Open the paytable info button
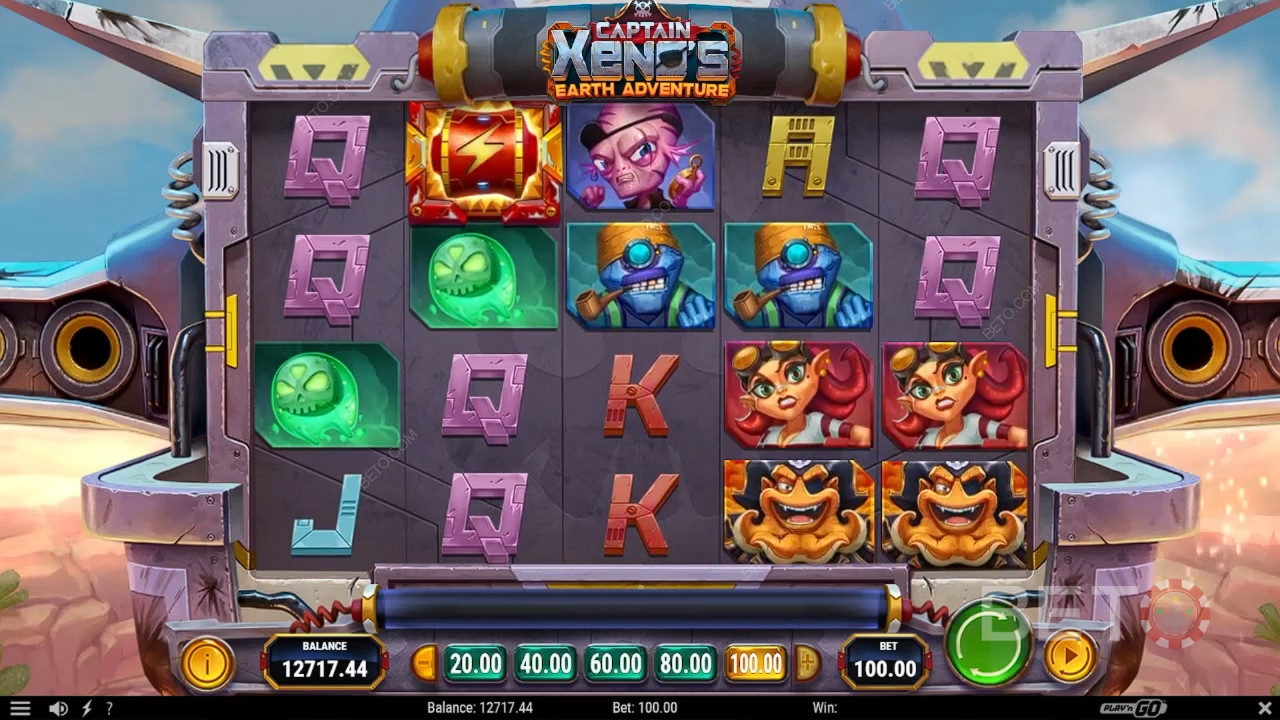The width and height of the screenshot is (1280, 720). pyautogui.click(x=207, y=661)
